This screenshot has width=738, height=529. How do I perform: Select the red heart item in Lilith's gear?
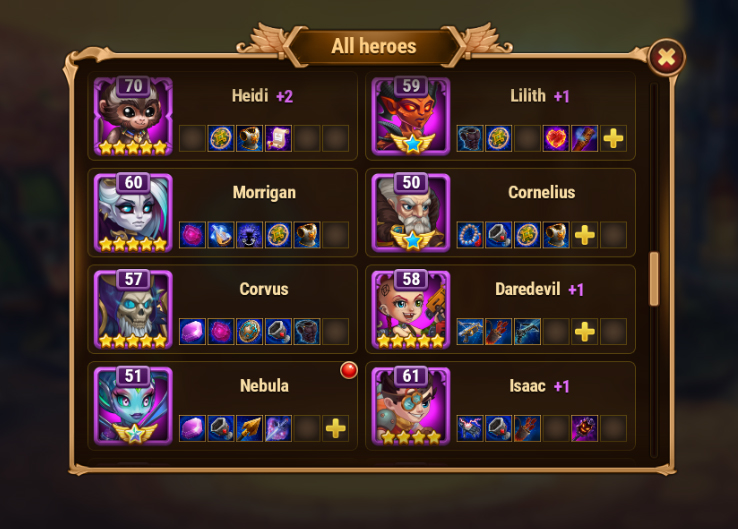(556, 138)
